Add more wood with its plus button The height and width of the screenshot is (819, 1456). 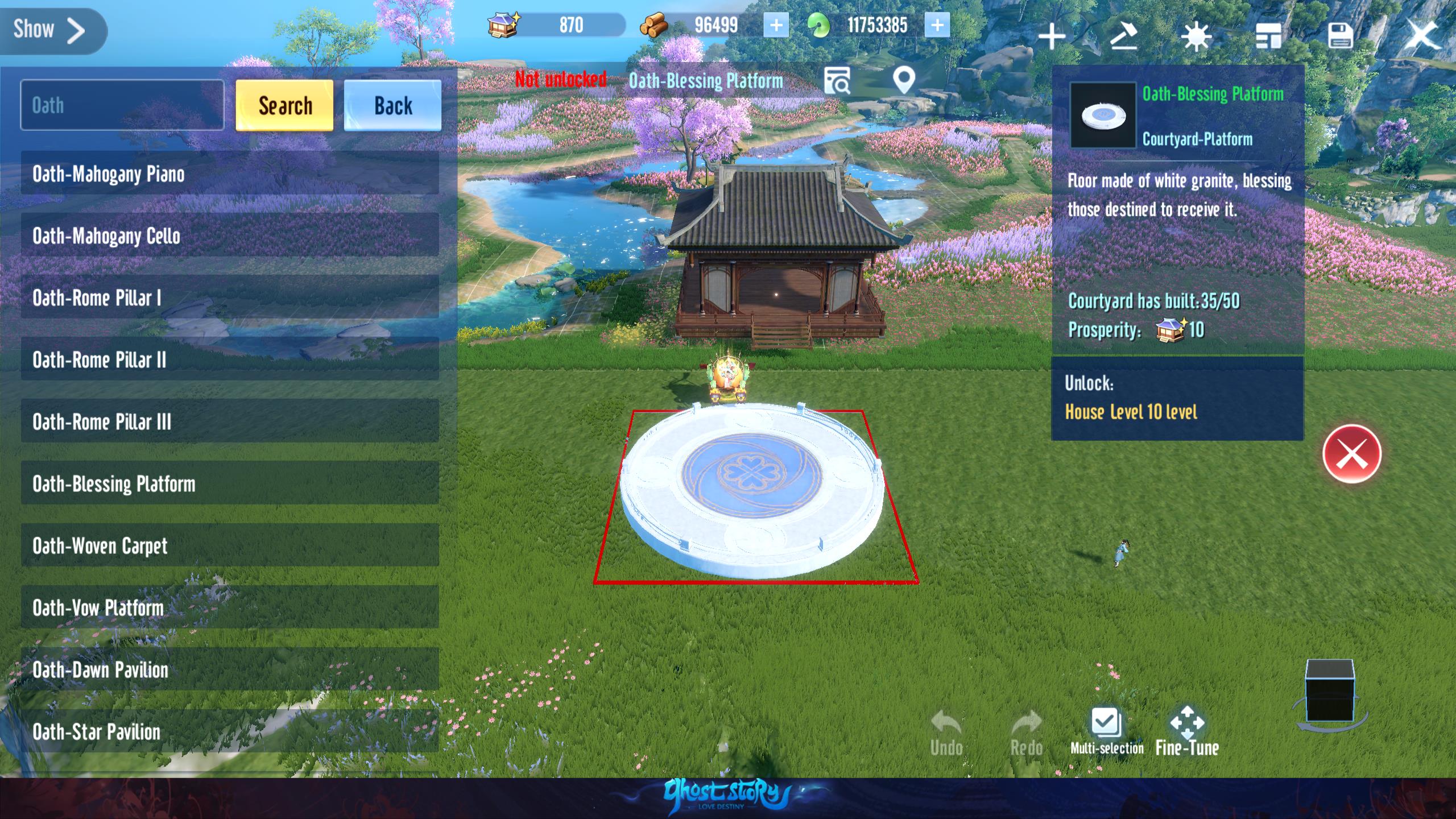coord(776,26)
